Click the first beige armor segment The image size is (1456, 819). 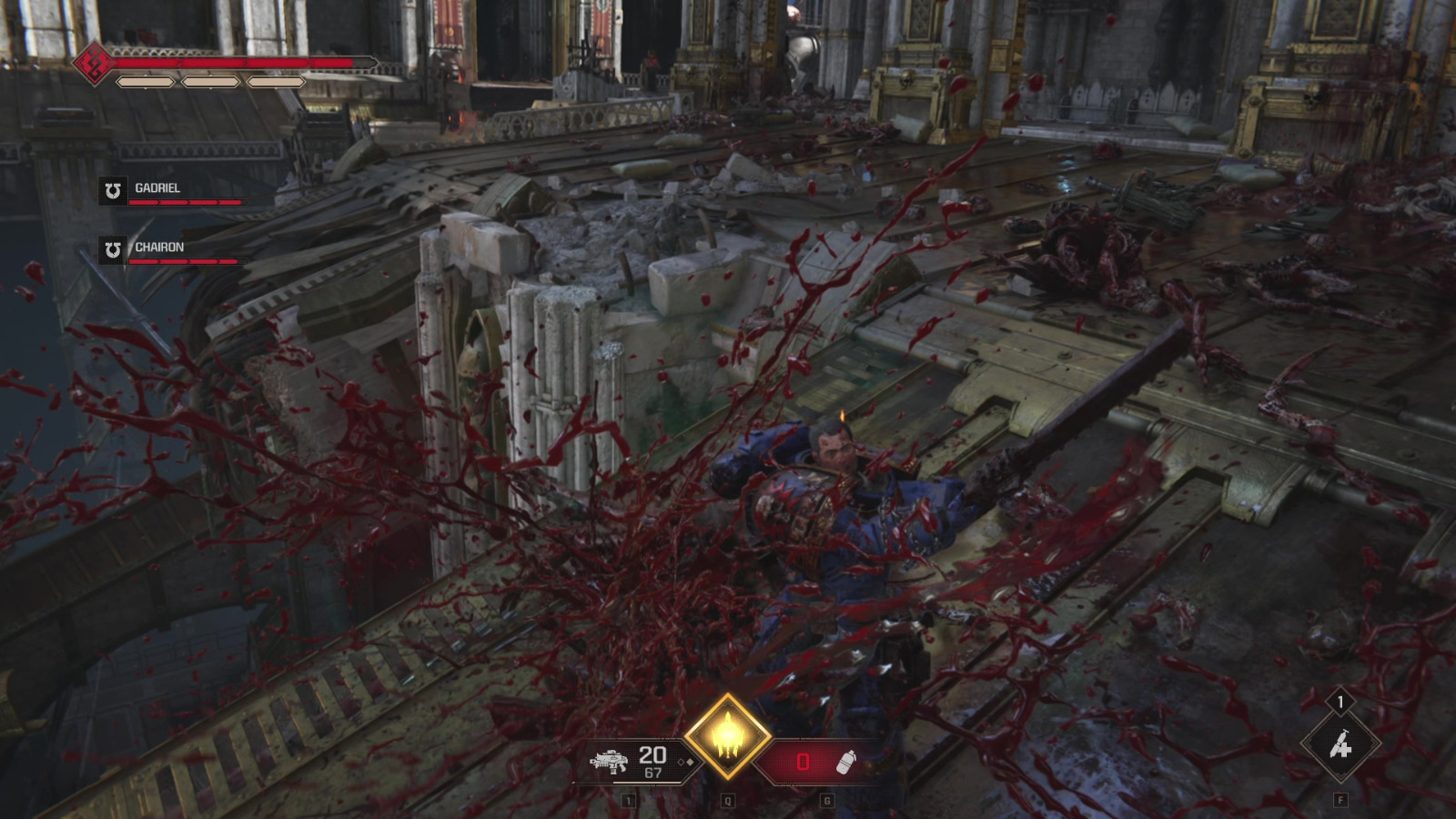point(144,82)
